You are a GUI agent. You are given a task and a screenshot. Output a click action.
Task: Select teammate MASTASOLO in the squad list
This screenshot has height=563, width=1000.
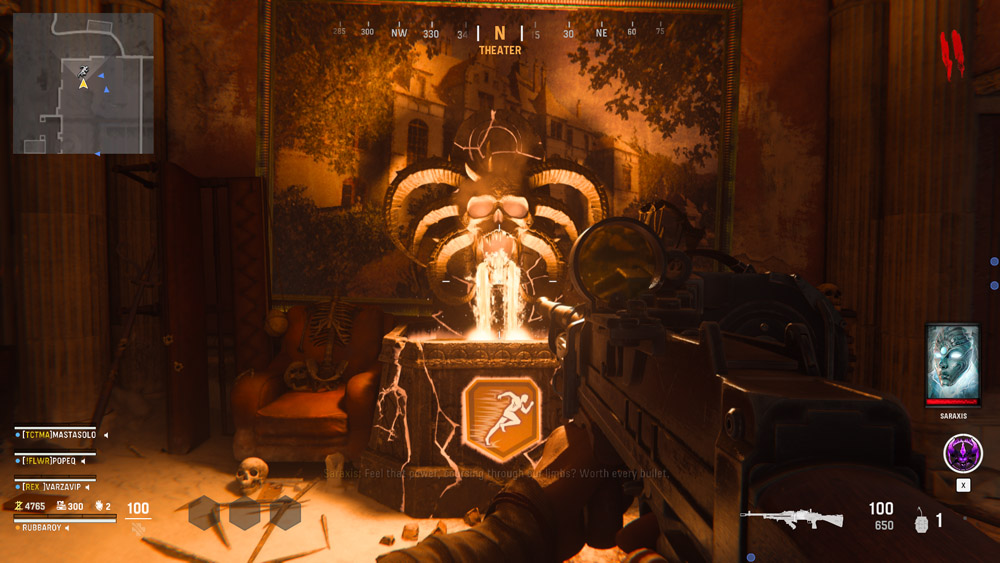click(62, 435)
